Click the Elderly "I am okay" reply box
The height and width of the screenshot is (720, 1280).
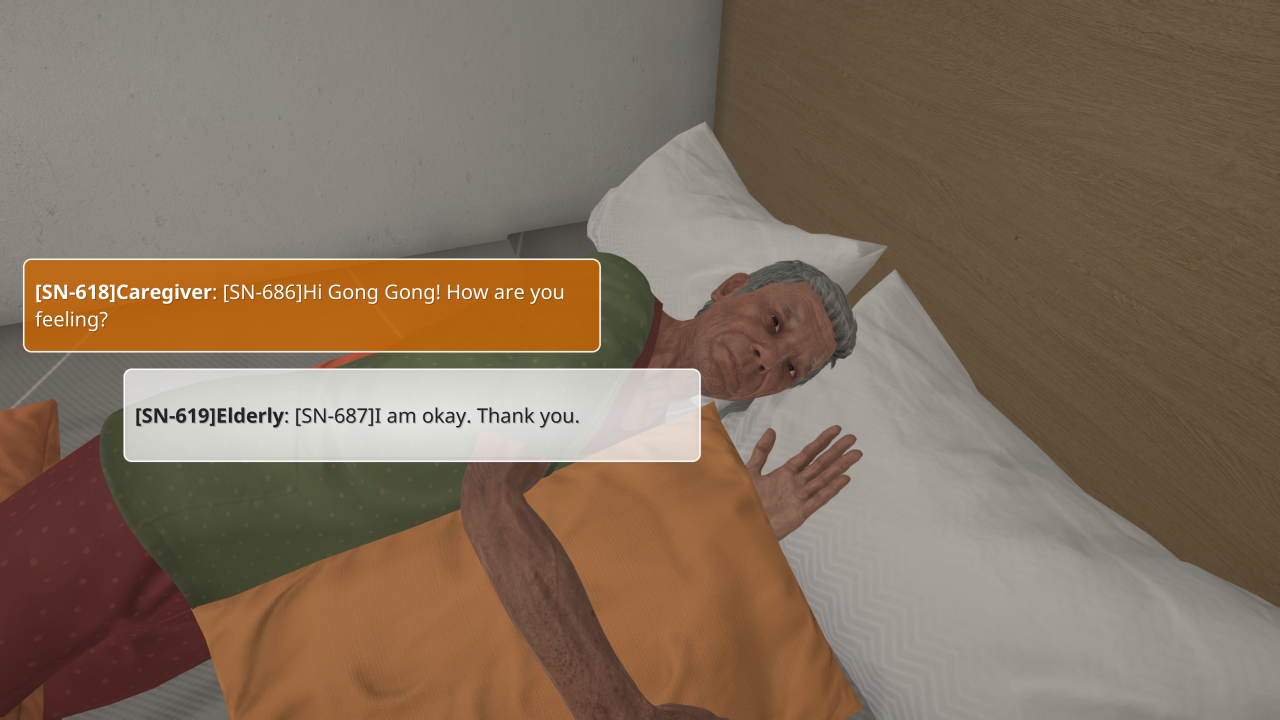411,415
